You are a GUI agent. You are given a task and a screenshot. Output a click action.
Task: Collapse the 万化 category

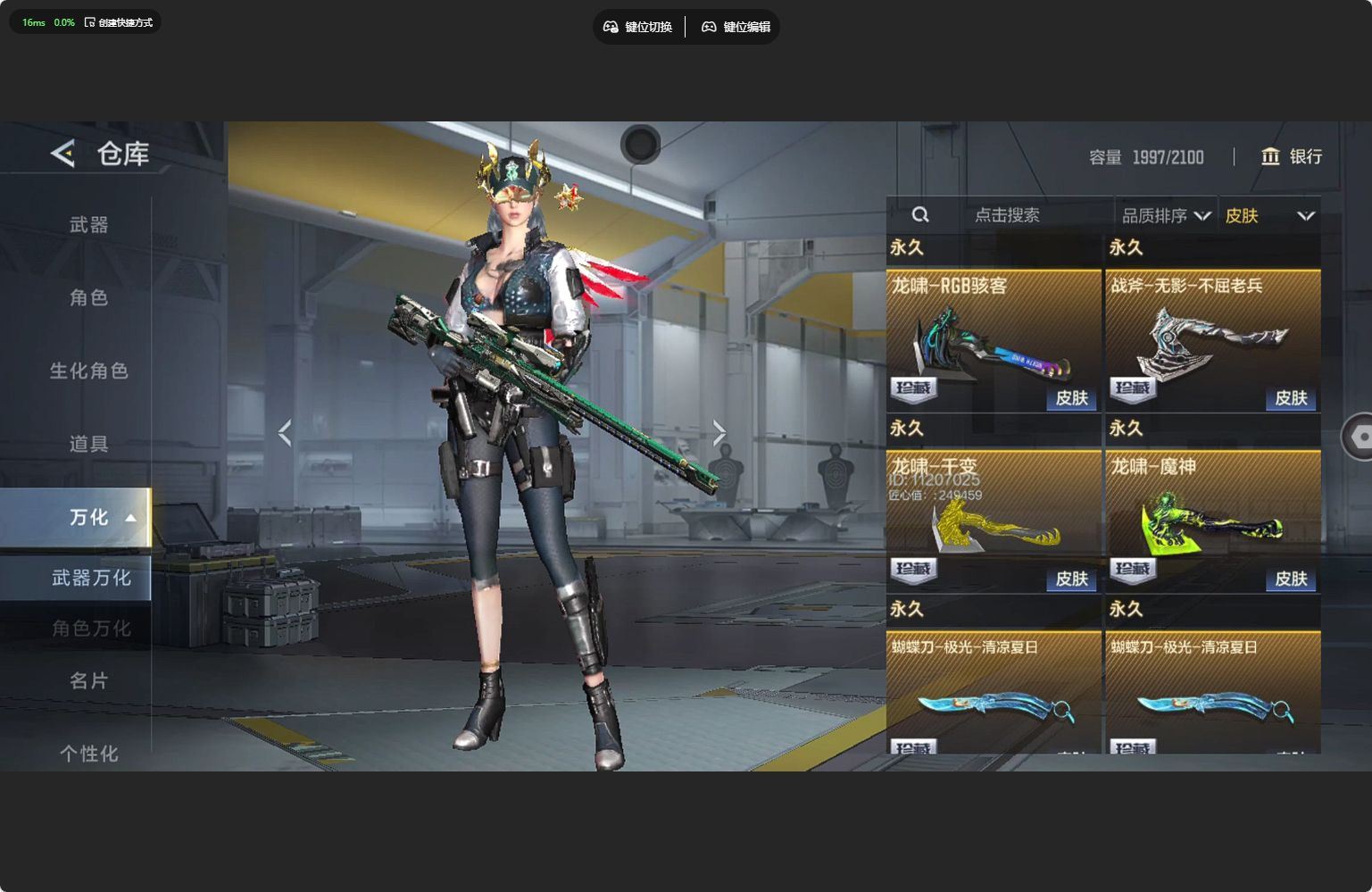click(130, 518)
